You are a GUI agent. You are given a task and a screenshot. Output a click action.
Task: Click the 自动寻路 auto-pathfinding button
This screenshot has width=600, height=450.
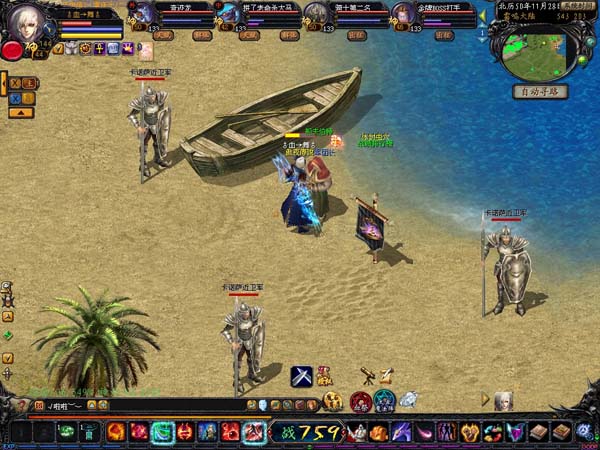tap(539, 91)
